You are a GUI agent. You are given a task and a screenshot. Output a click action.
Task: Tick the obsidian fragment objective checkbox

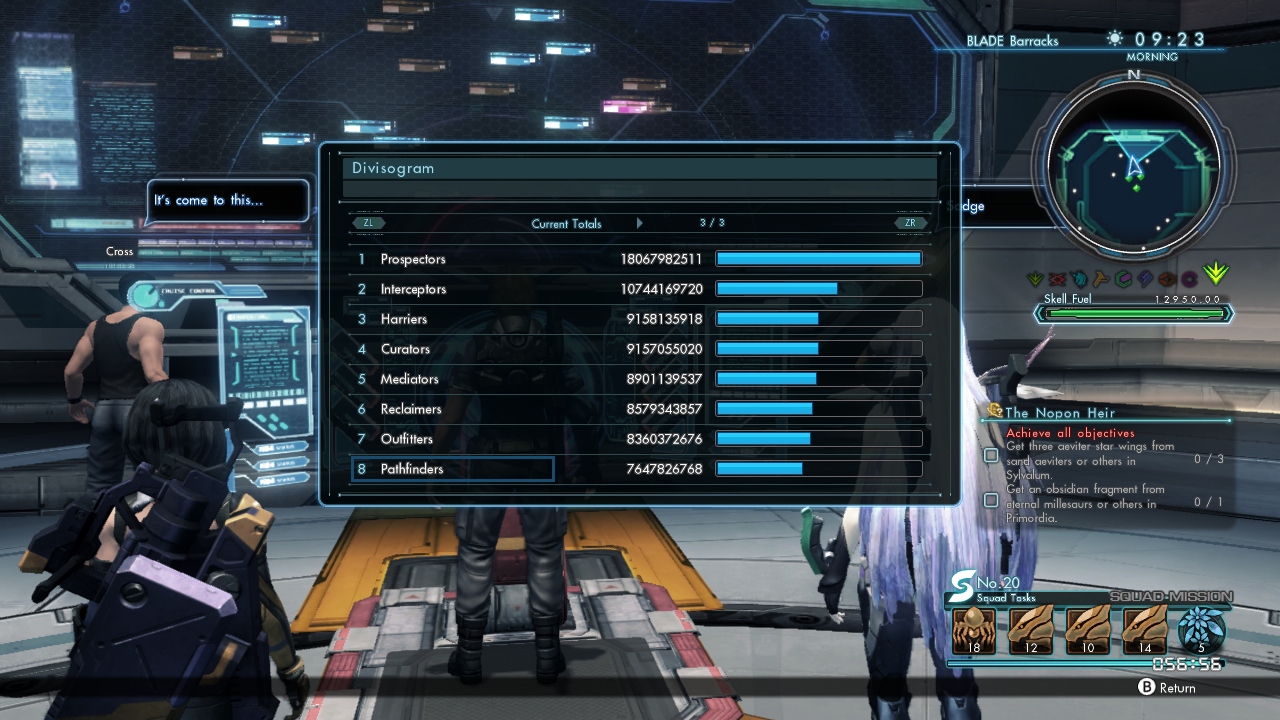point(991,499)
